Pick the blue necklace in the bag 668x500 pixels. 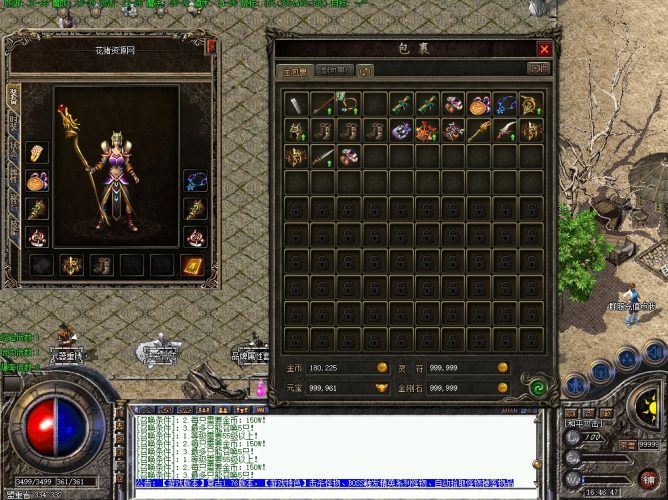(504, 103)
